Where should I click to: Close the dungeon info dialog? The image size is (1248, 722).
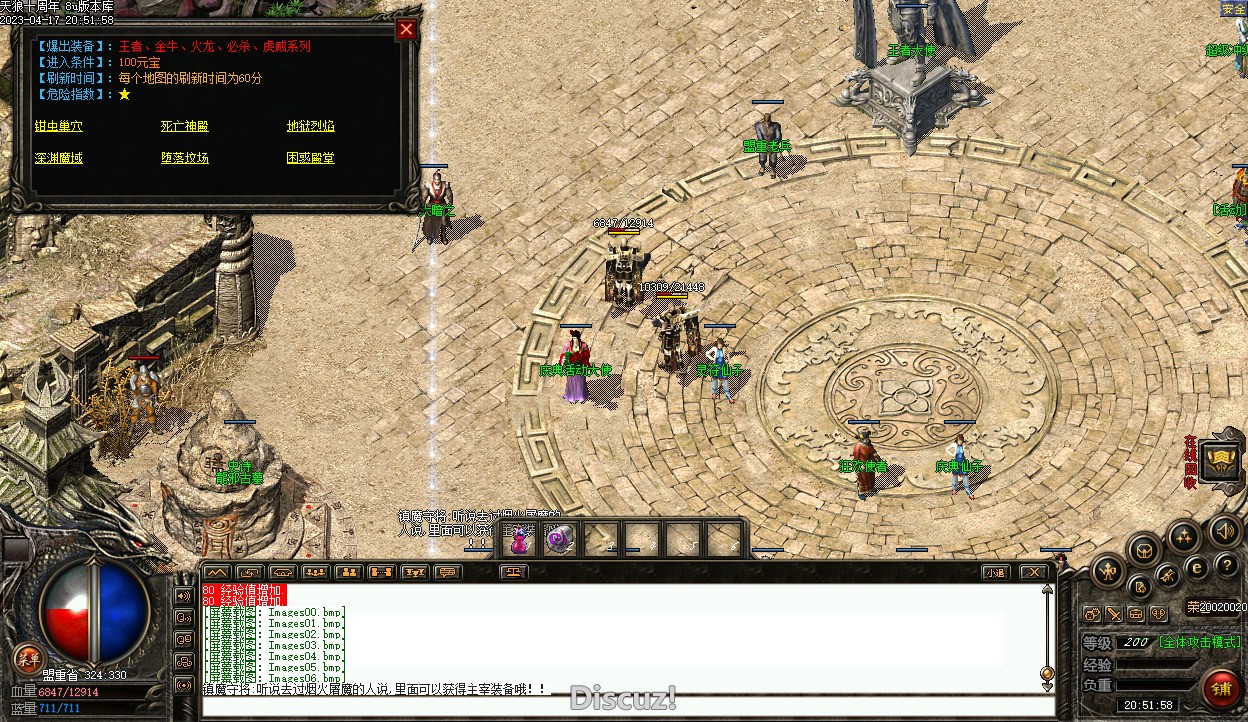pyautogui.click(x=406, y=29)
